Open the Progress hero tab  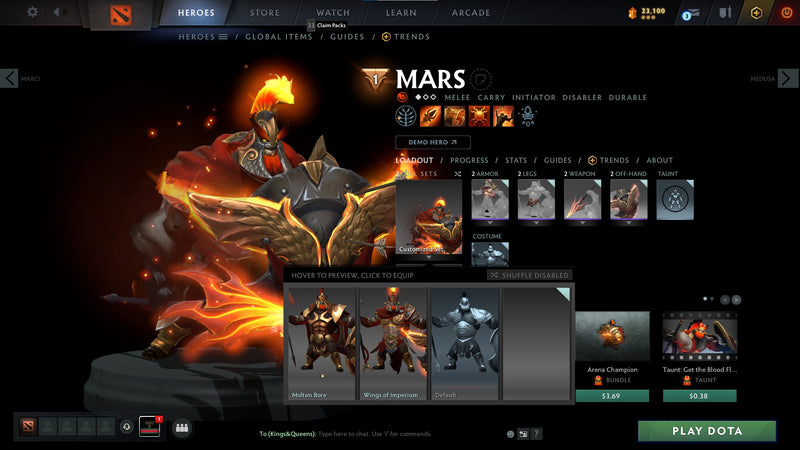(469, 160)
